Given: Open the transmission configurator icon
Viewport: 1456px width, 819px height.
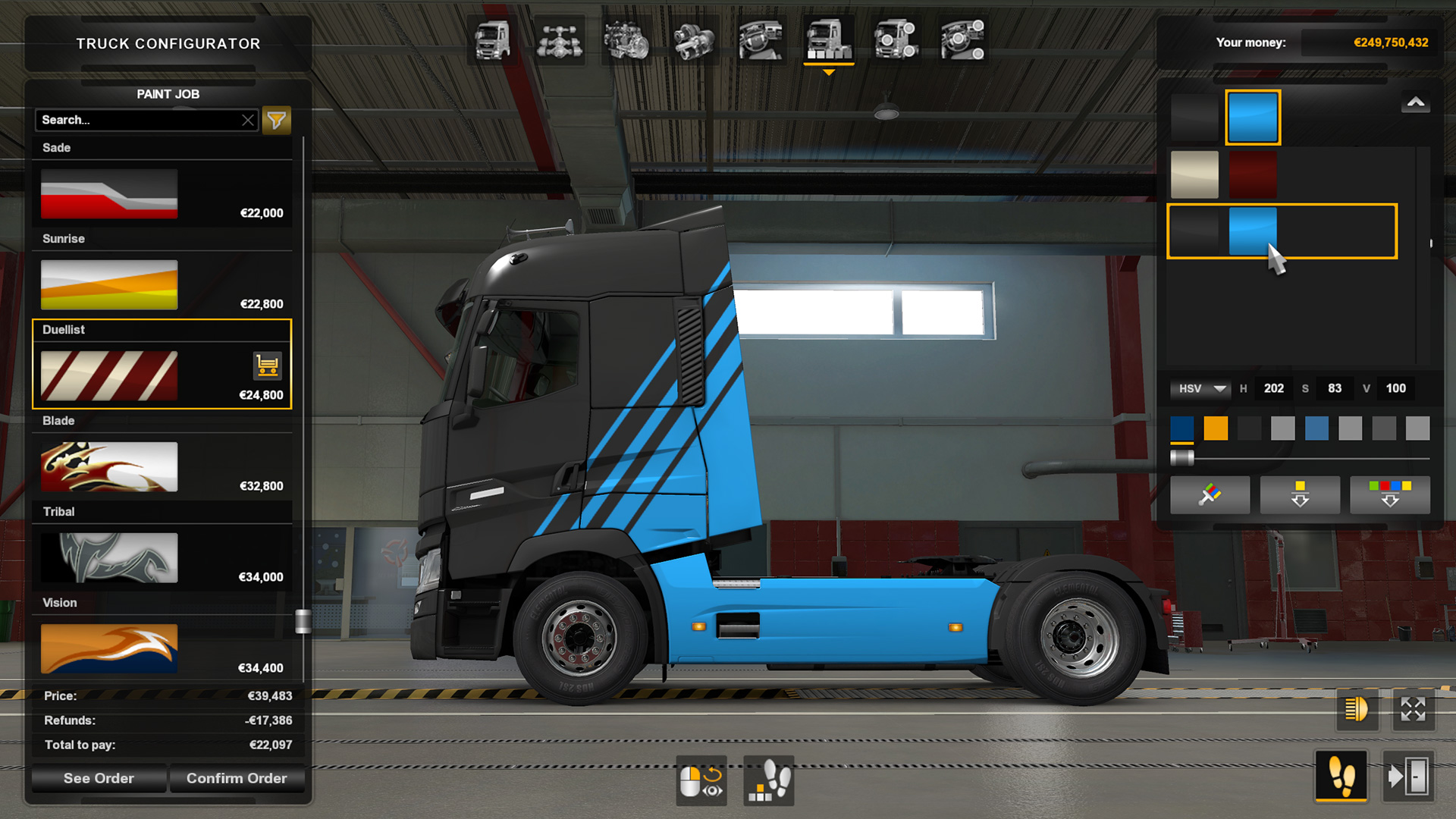Looking at the screenshot, I should click(693, 39).
